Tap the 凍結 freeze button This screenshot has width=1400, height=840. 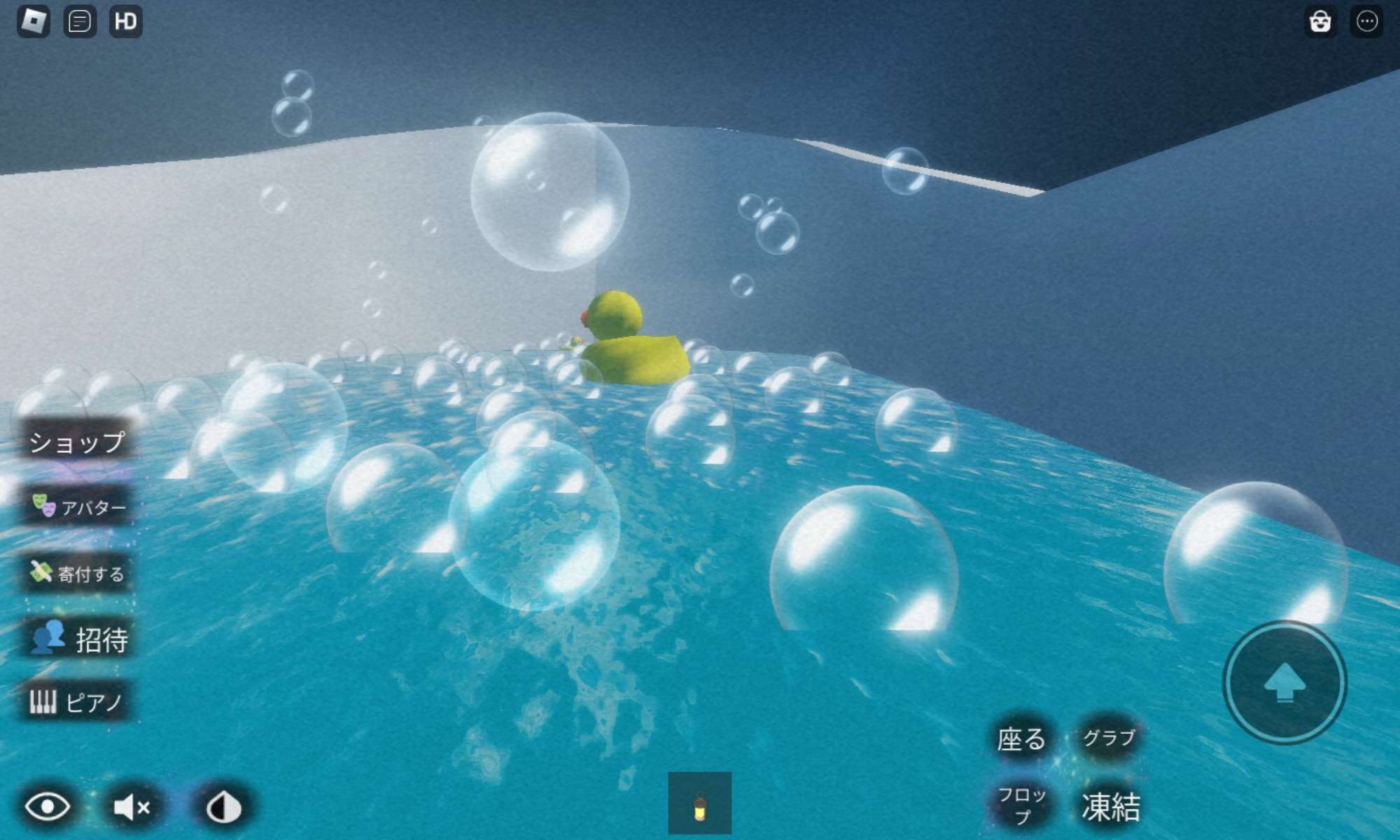tap(1110, 806)
